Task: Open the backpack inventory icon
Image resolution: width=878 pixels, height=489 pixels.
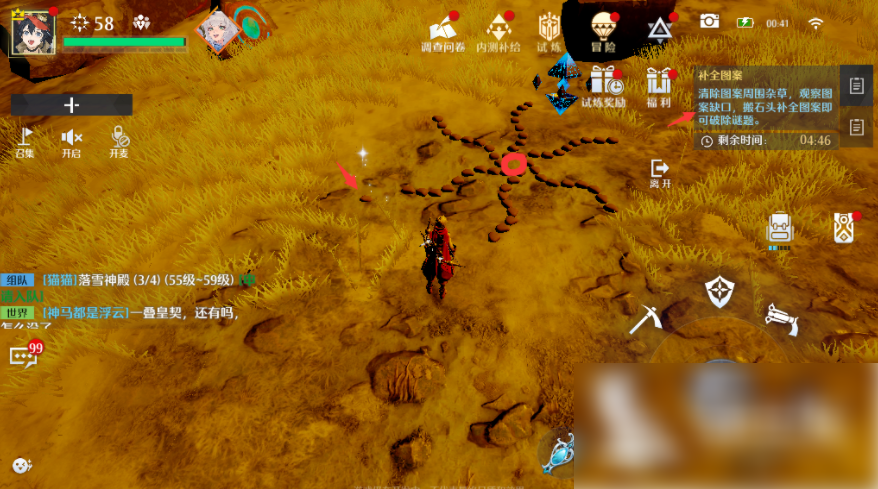Action: (x=779, y=229)
